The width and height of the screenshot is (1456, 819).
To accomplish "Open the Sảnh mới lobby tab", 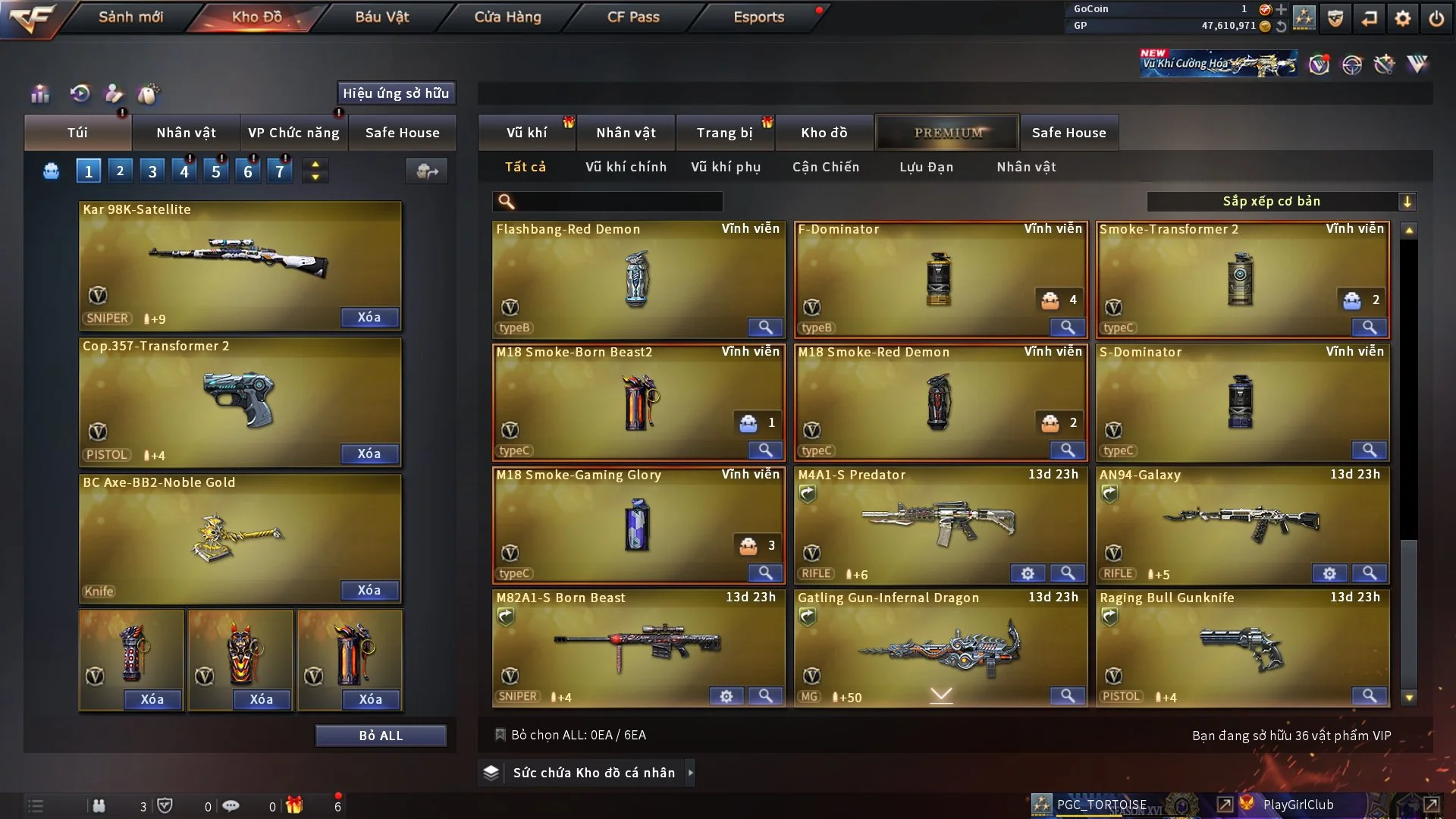I will point(130,17).
